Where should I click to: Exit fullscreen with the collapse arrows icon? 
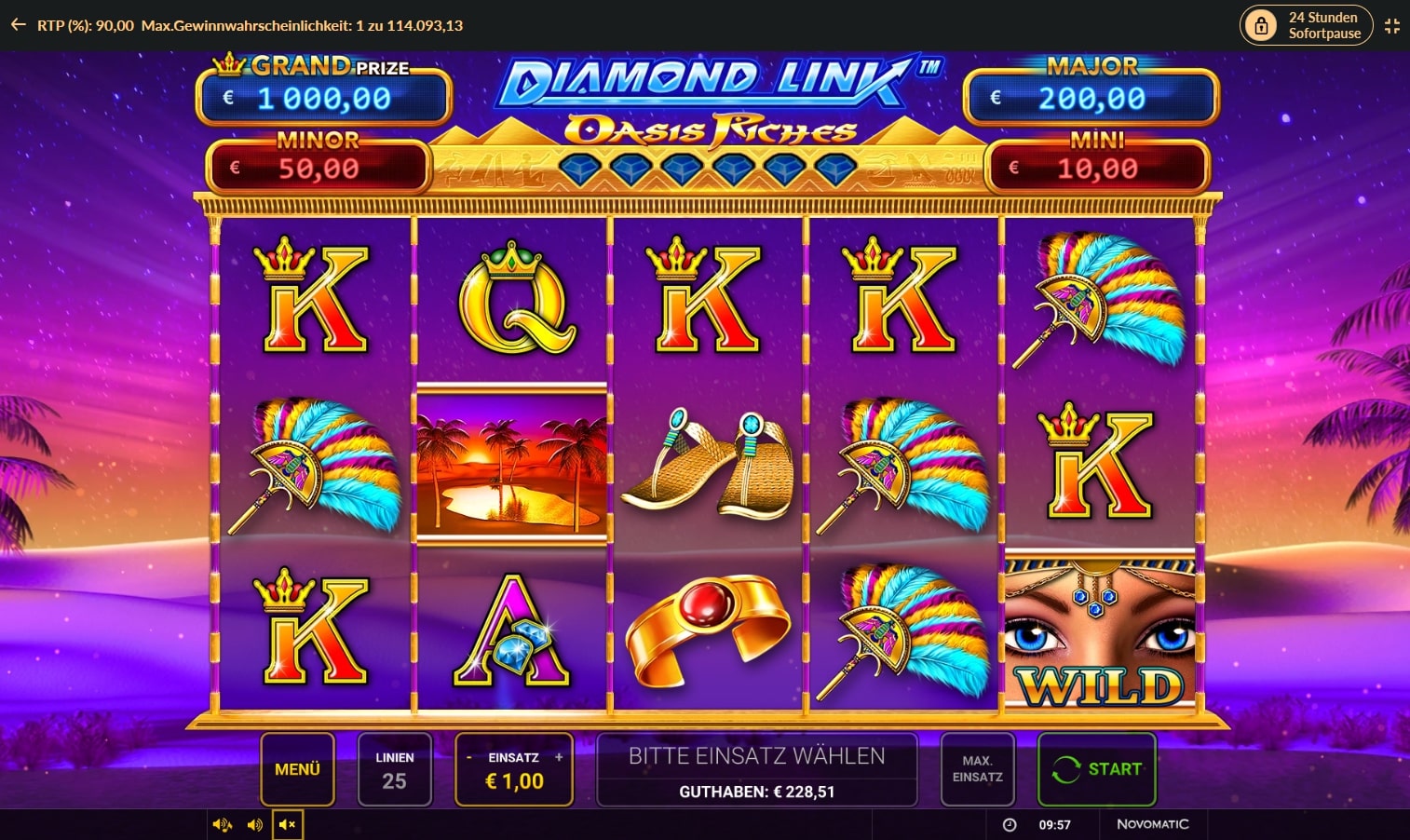click(1392, 25)
